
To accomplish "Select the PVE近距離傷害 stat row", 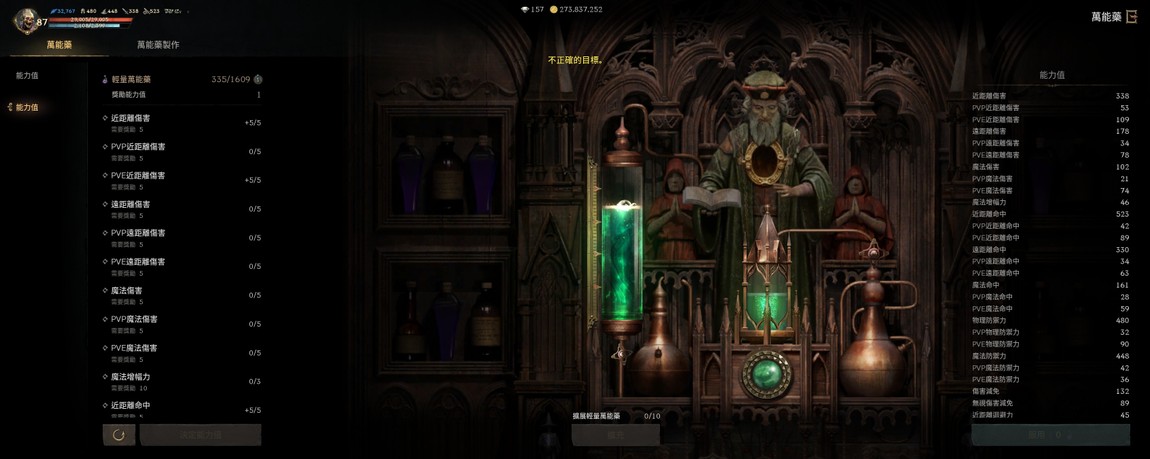I will coord(181,180).
